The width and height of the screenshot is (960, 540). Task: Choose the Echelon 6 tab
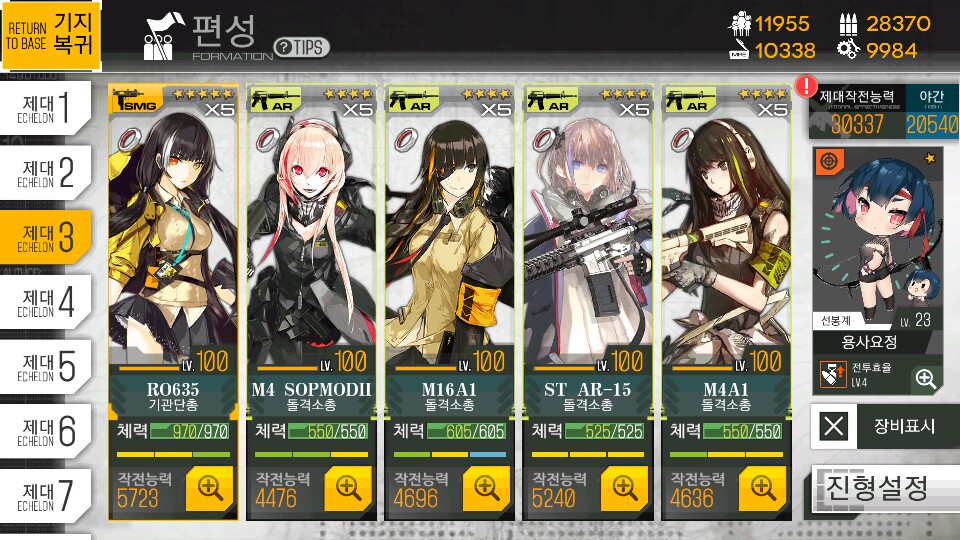pyautogui.click(x=47, y=431)
